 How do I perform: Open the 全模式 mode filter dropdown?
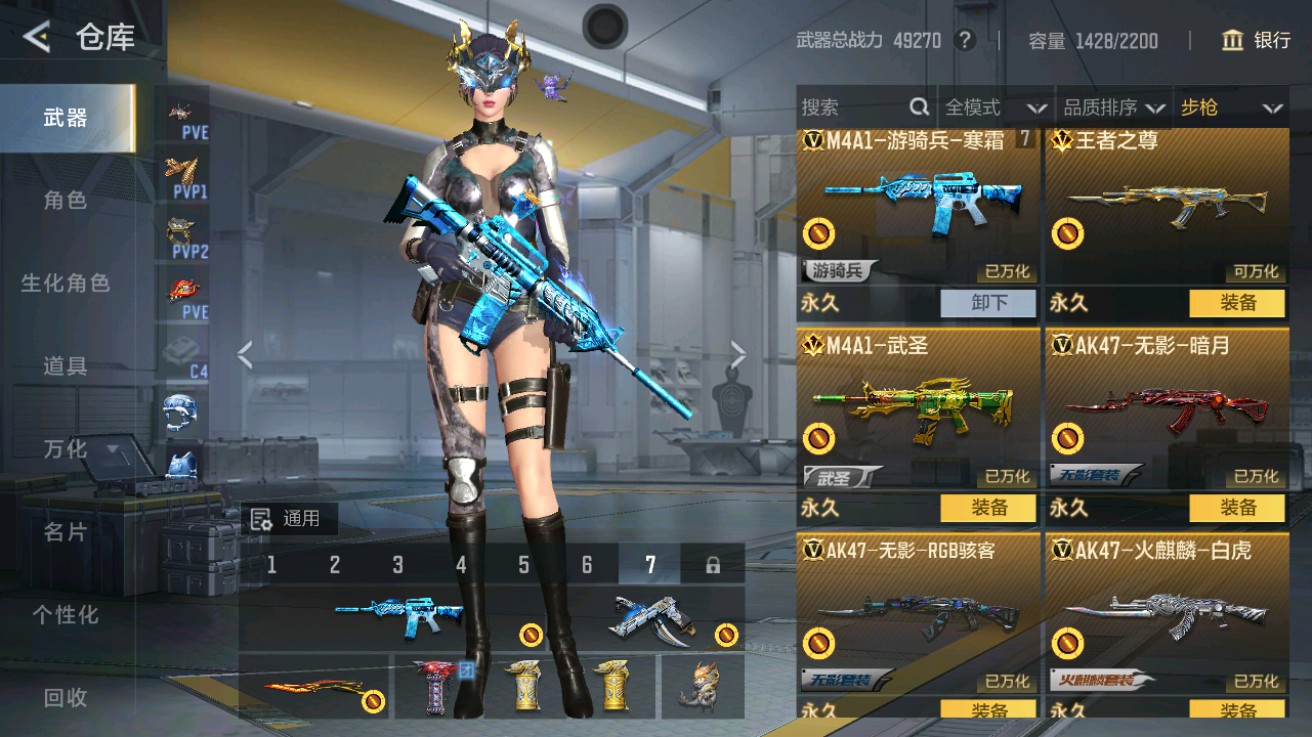coord(993,105)
